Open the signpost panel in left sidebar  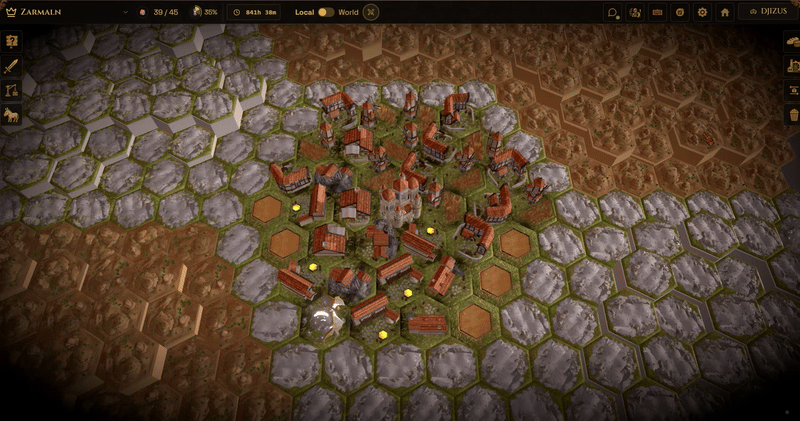tap(12, 42)
